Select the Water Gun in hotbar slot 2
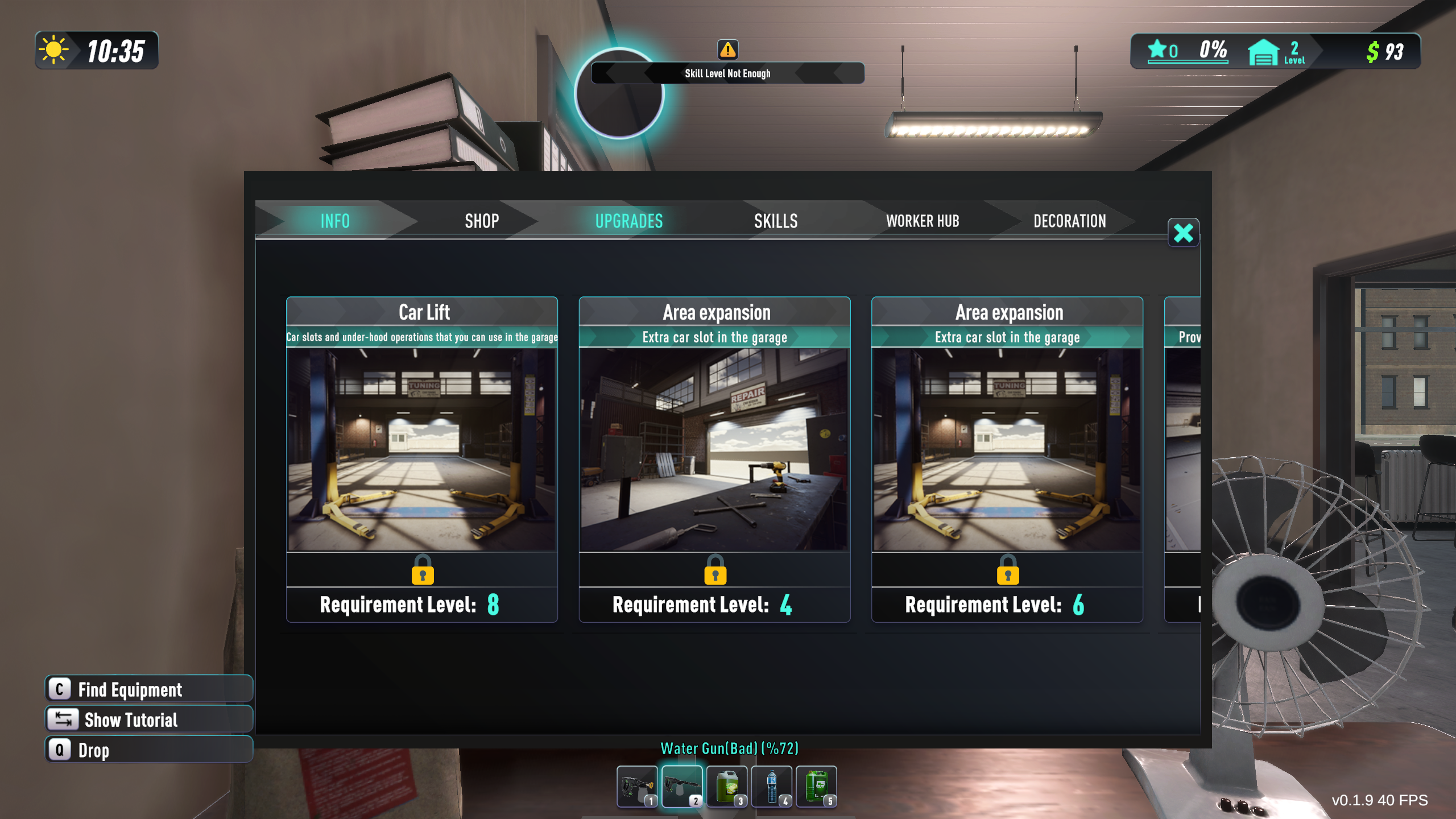 click(x=682, y=787)
